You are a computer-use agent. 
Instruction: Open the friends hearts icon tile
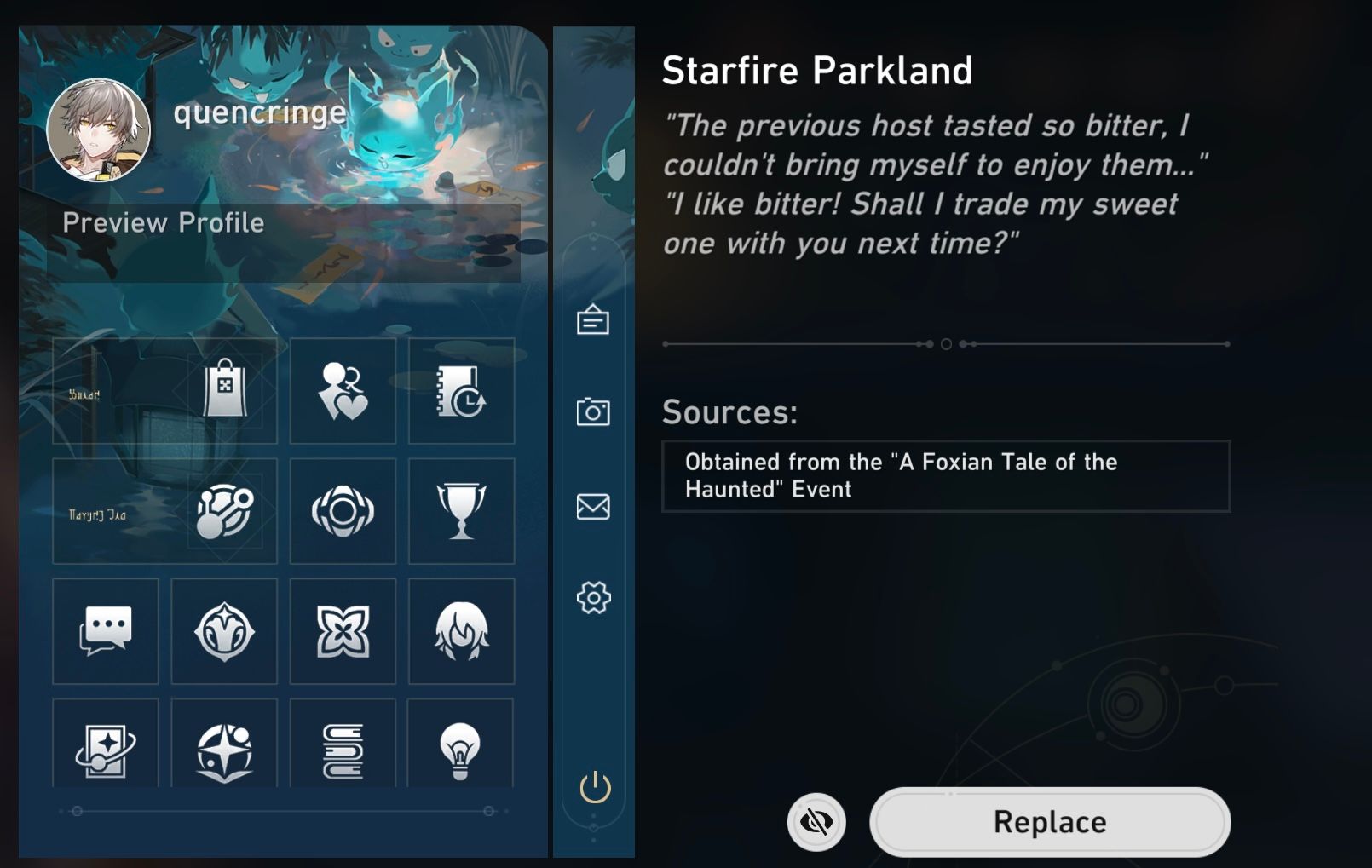tap(343, 391)
